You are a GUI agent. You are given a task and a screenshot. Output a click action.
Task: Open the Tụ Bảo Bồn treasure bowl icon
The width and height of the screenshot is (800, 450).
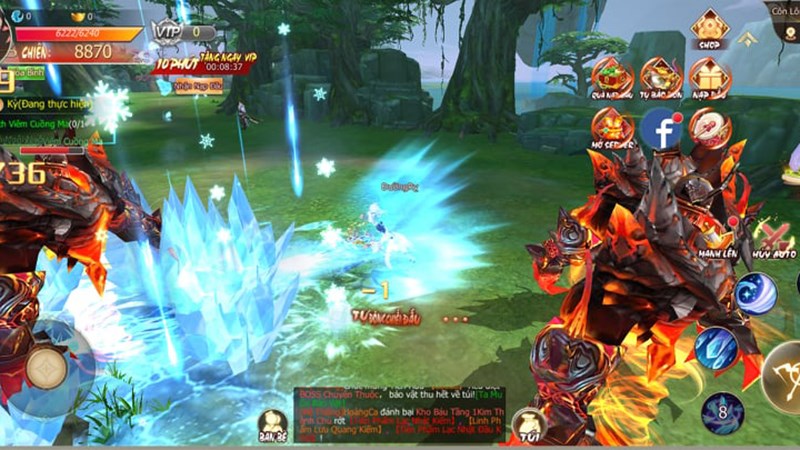(x=661, y=77)
